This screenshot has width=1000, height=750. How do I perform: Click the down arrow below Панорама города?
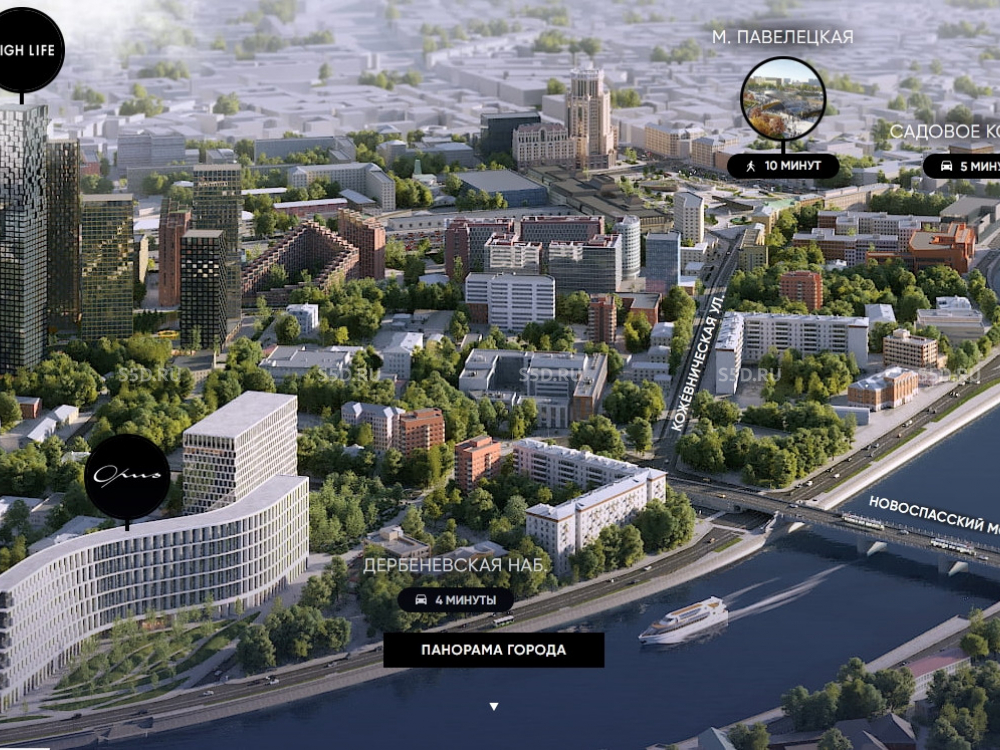click(493, 707)
